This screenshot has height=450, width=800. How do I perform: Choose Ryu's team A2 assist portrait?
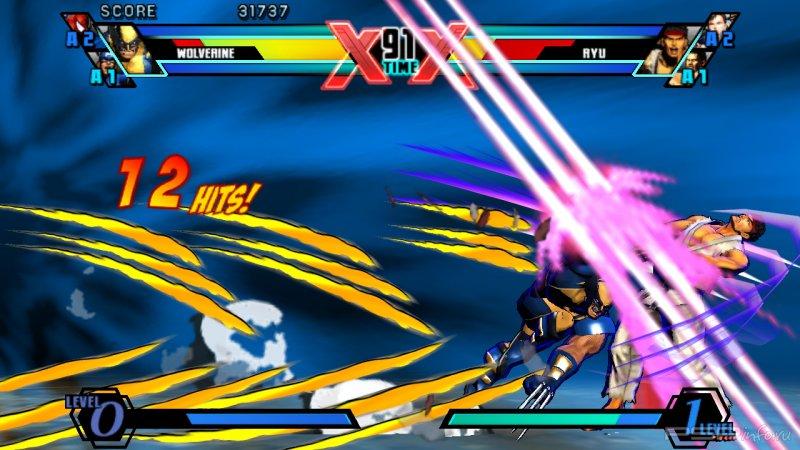click(x=722, y=27)
